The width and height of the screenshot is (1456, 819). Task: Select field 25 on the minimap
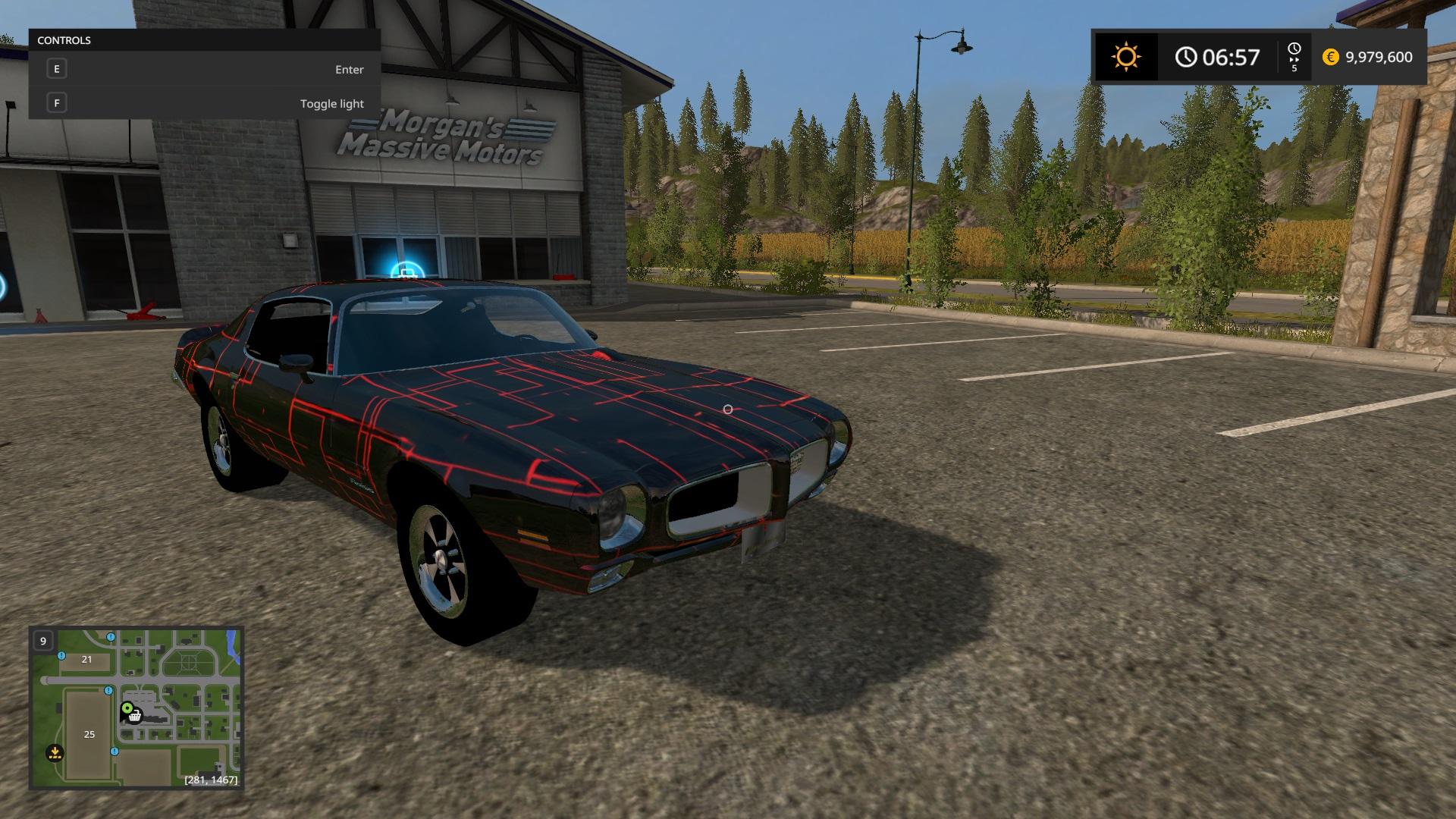tap(89, 734)
